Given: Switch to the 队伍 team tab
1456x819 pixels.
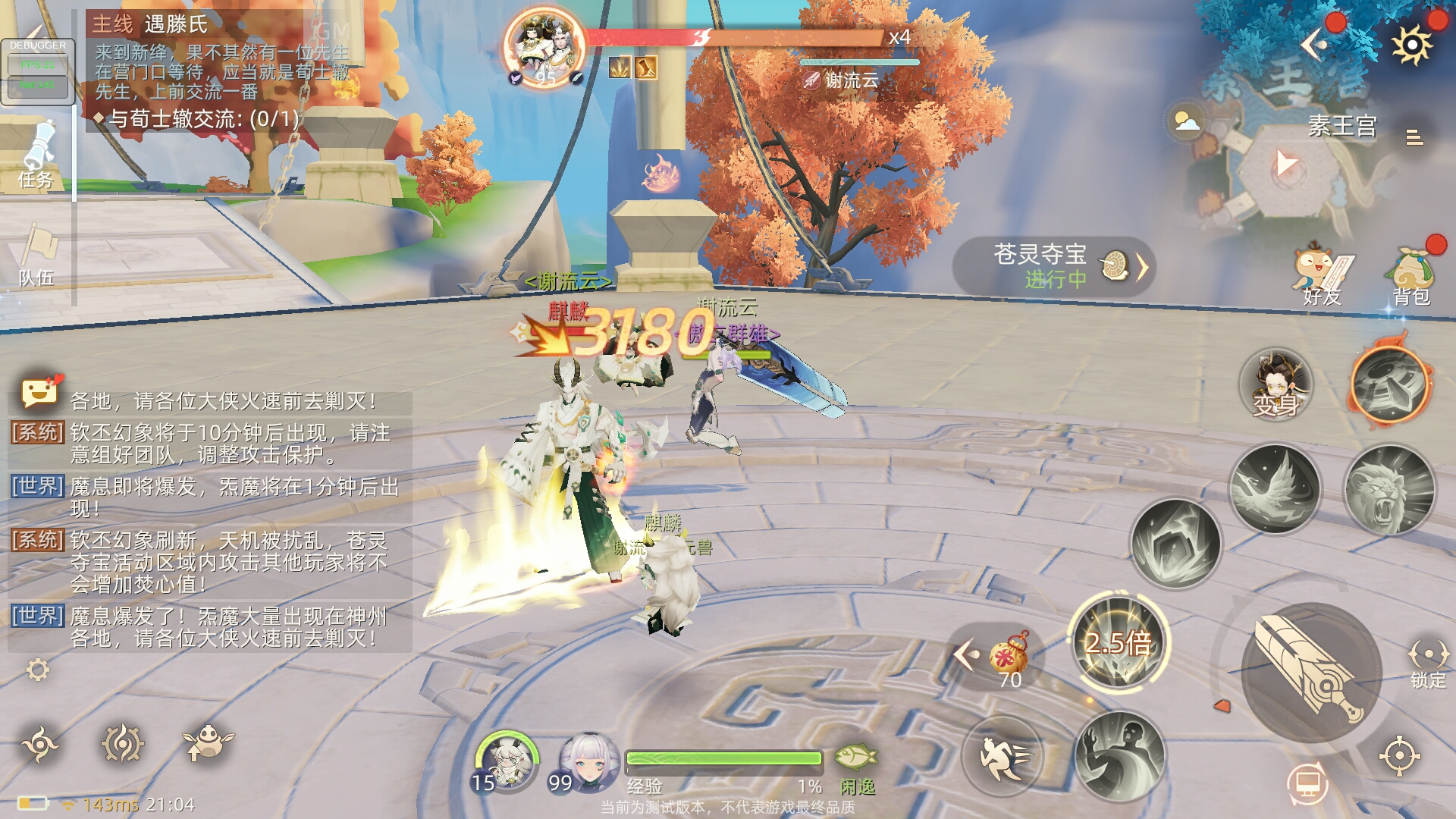Looking at the screenshot, I should [x=36, y=256].
